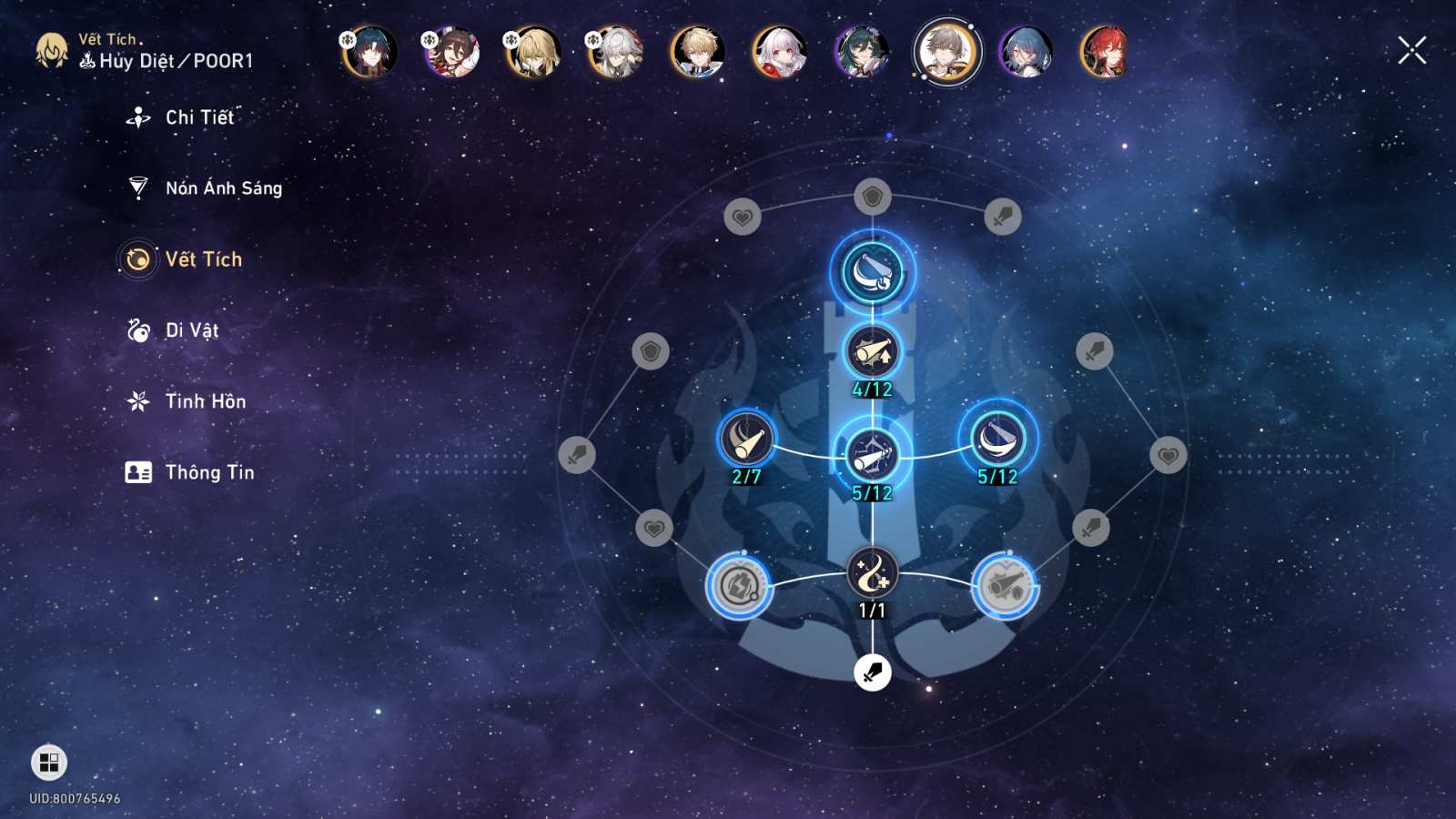The height and width of the screenshot is (819, 1456).
Task: Switch to the green-black haired character portrait
Action: coord(861,52)
